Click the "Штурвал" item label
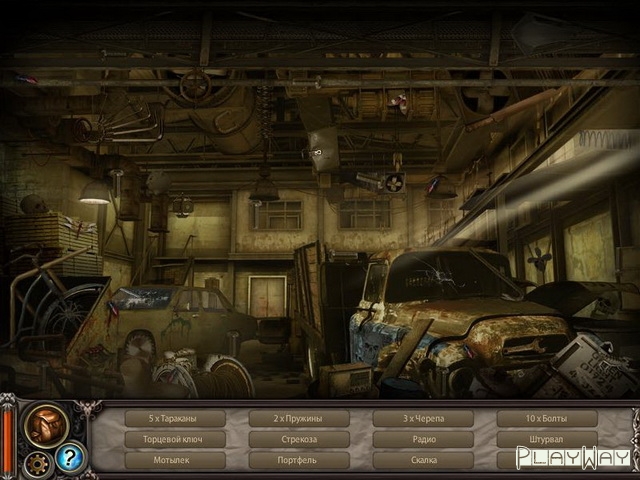Image resolution: width=640 pixels, height=480 pixels. [x=546, y=439]
